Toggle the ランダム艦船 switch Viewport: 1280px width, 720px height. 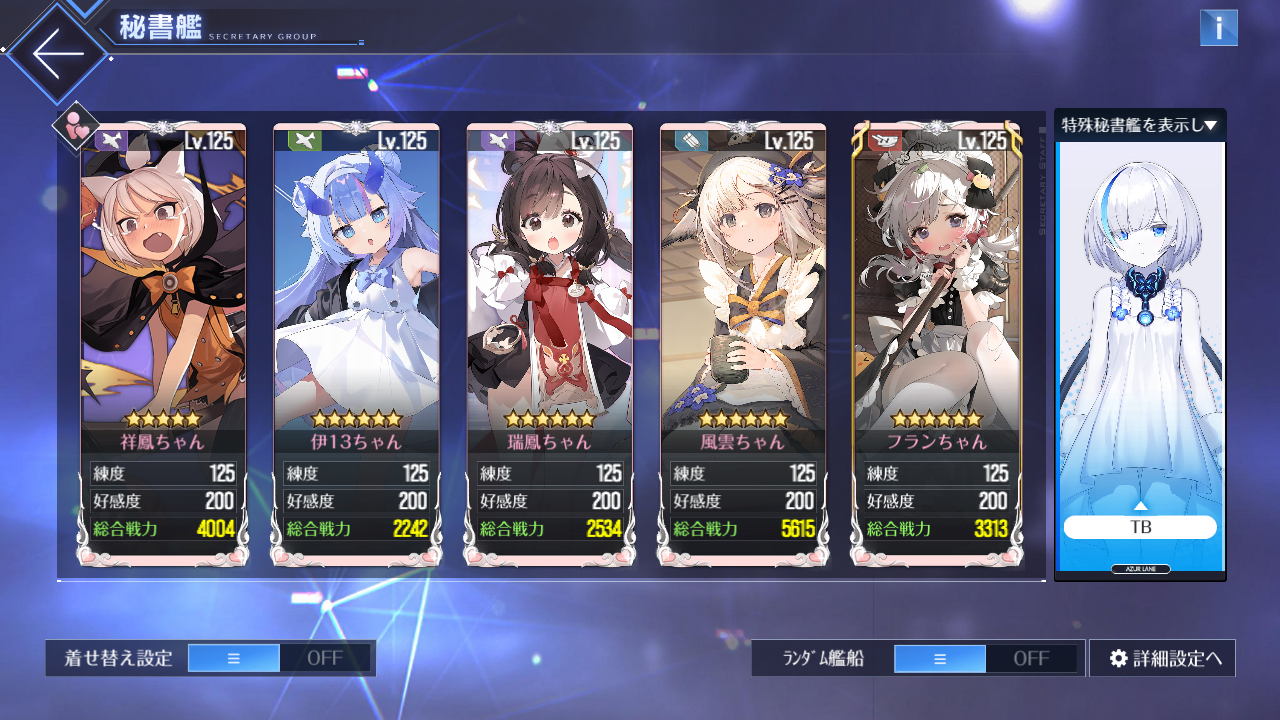tap(985, 658)
